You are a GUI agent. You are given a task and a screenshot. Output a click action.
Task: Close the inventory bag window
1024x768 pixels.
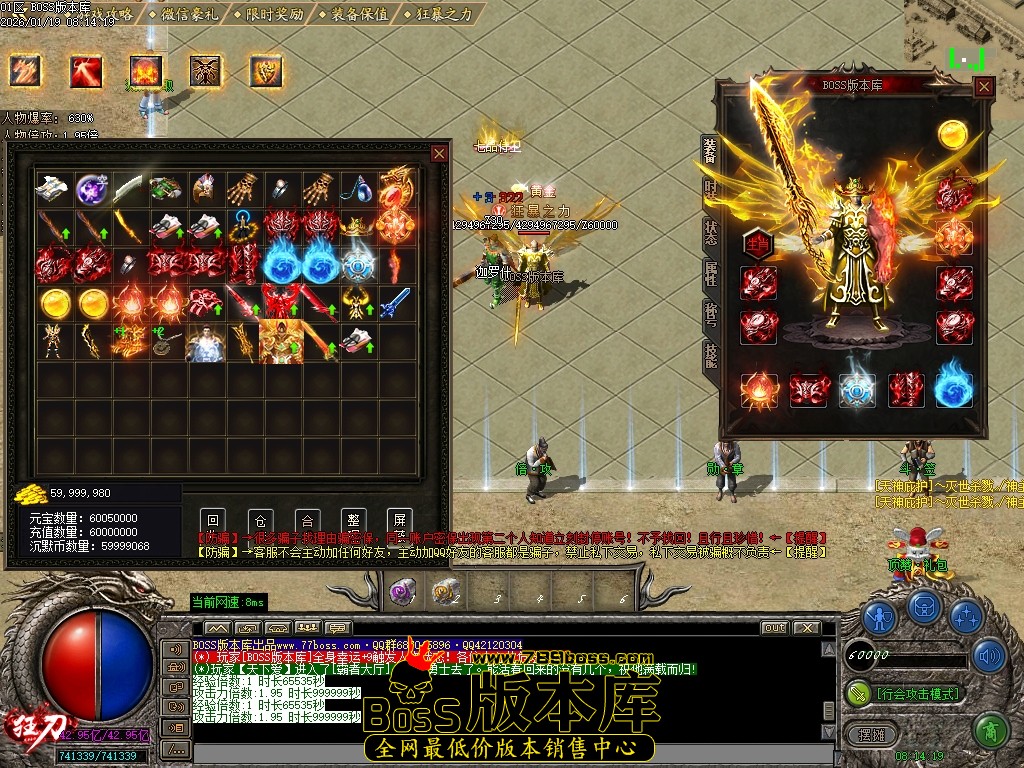tap(439, 153)
